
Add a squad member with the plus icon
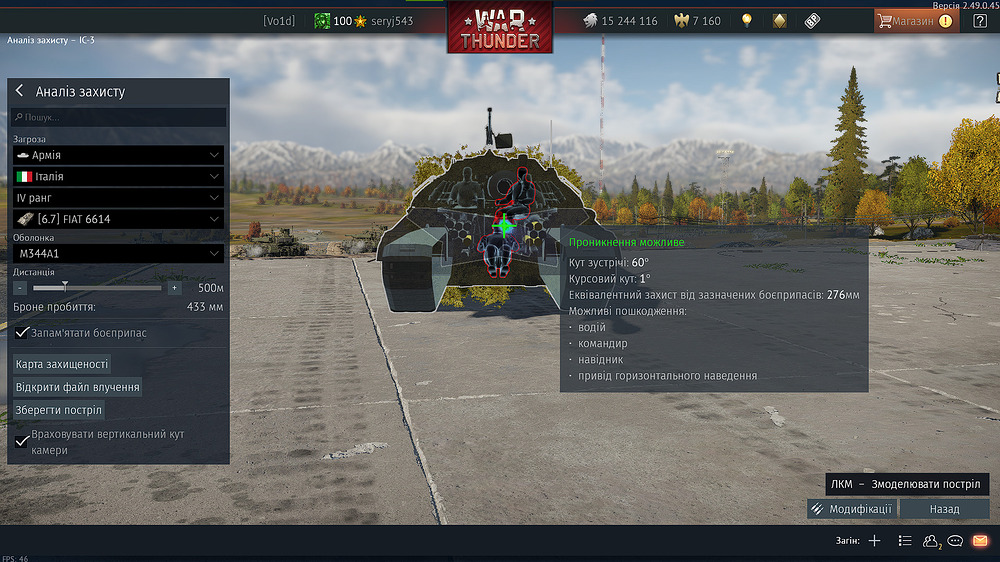click(x=874, y=541)
